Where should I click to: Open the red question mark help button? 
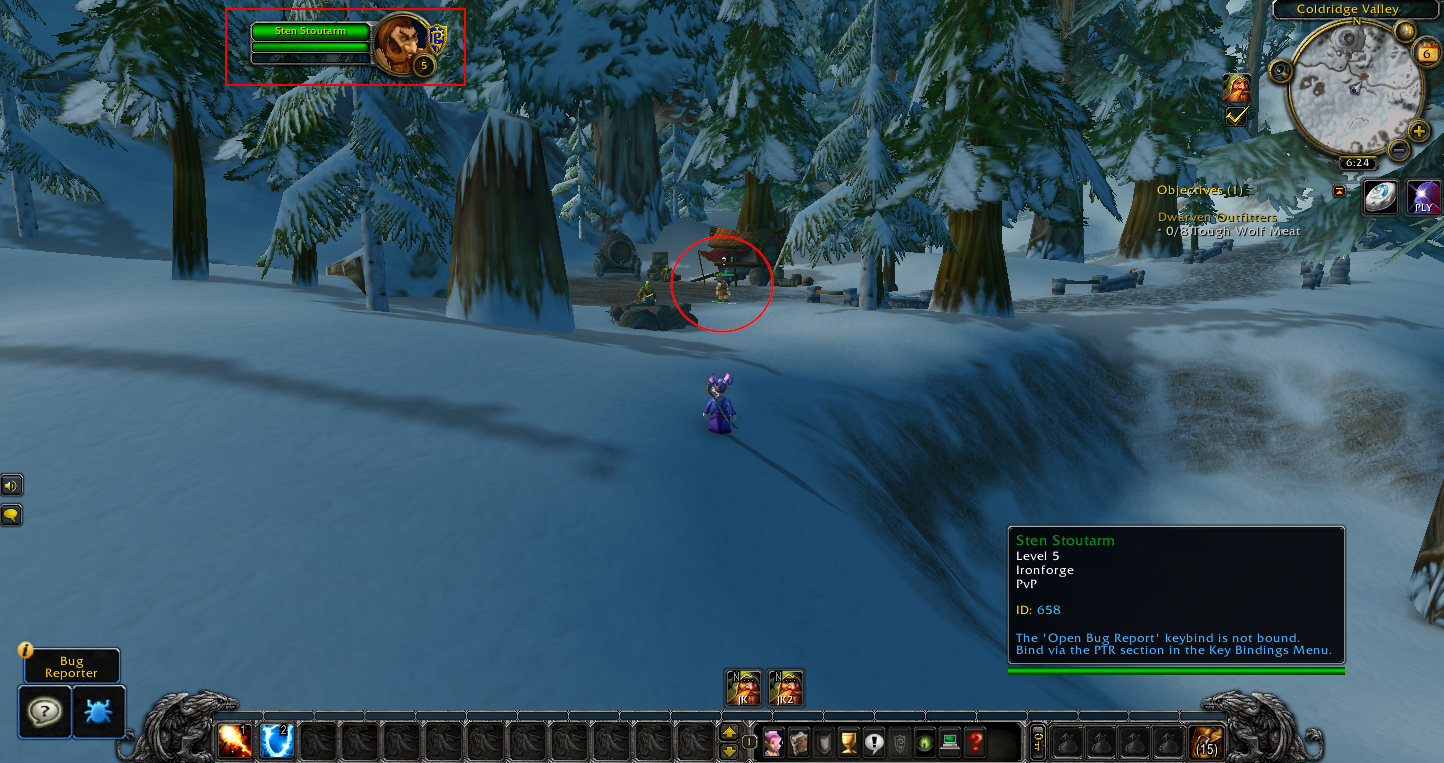(976, 743)
